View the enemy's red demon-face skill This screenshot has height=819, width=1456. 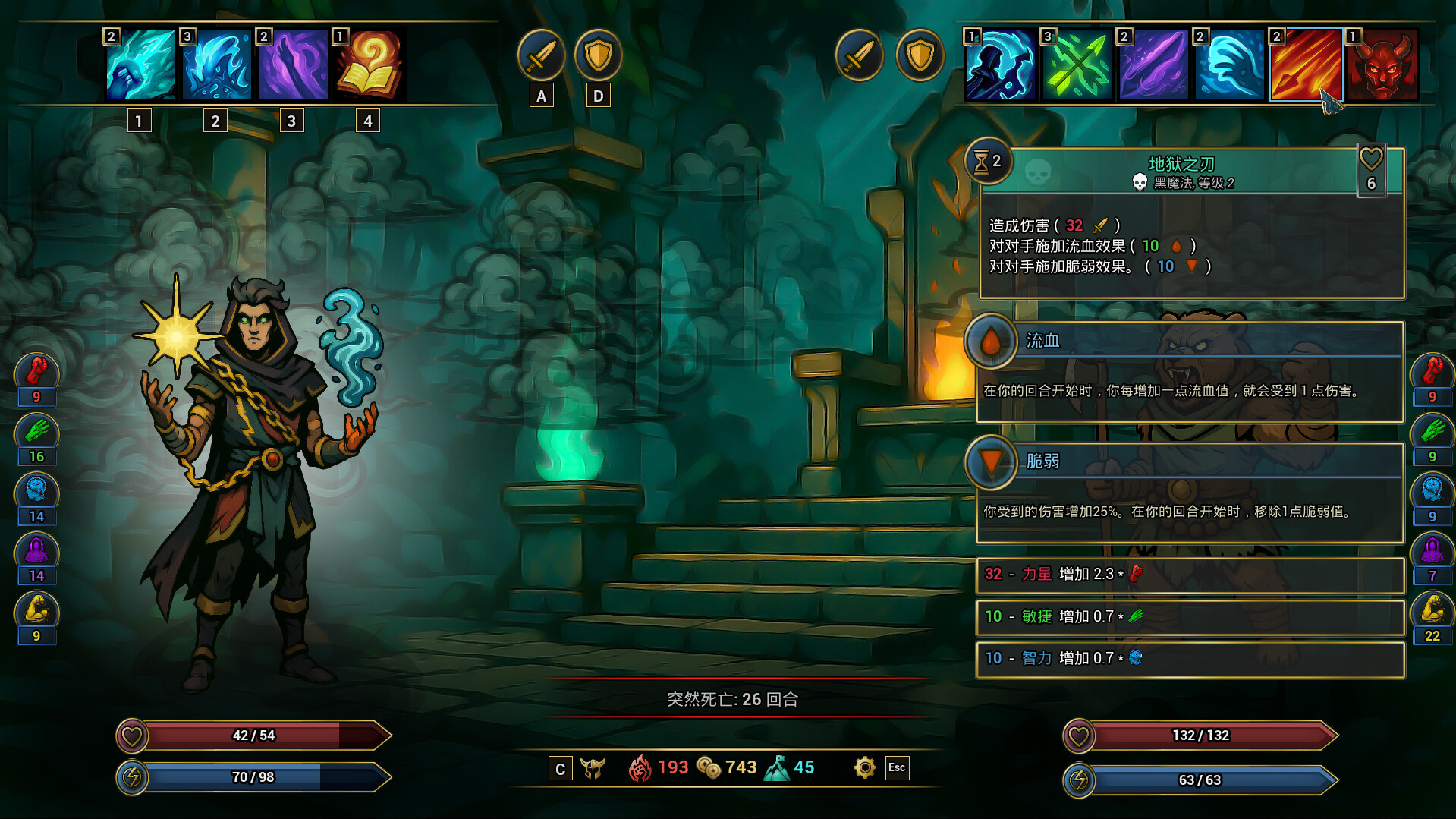tap(1382, 65)
